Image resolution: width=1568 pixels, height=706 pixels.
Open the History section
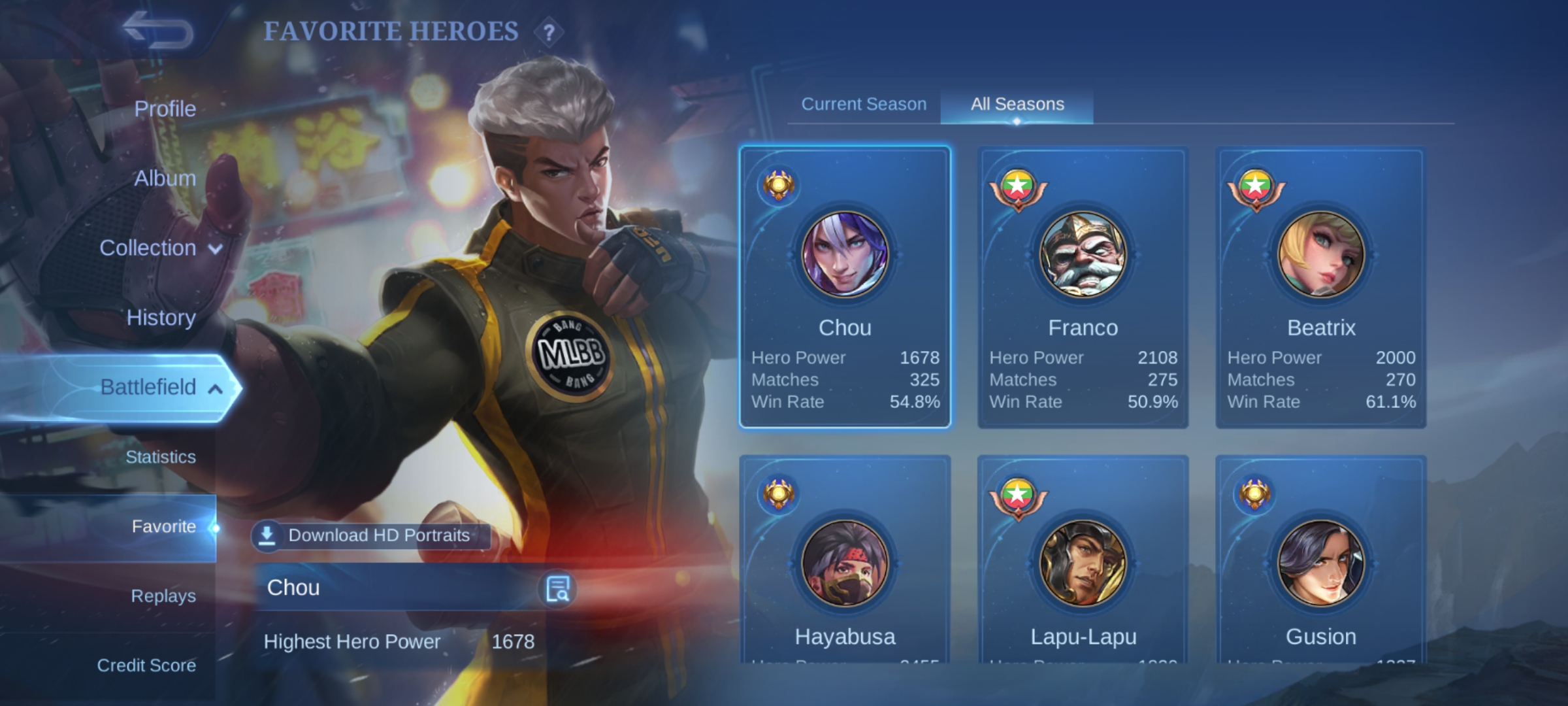(x=161, y=318)
